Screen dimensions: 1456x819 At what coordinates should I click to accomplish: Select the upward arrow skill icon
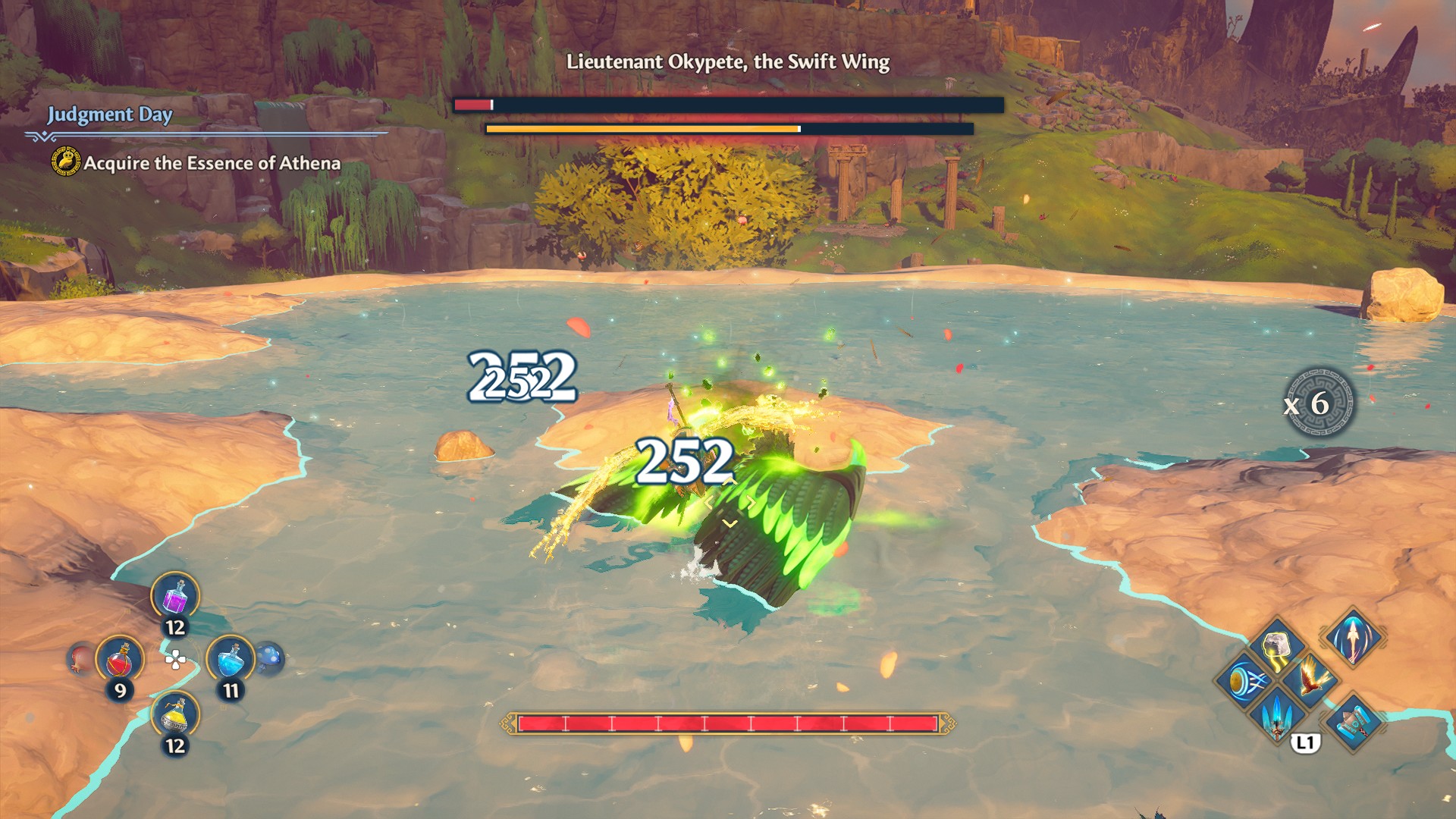(1354, 637)
